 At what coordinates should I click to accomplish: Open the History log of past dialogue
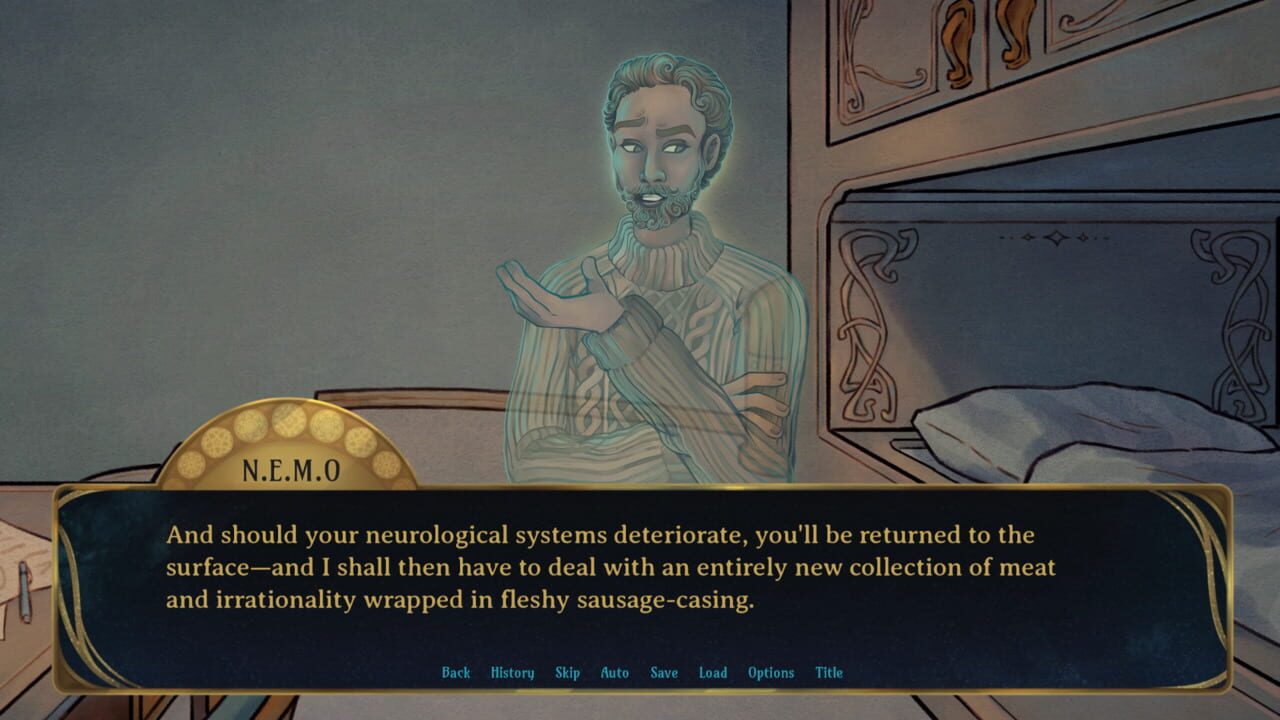click(511, 673)
